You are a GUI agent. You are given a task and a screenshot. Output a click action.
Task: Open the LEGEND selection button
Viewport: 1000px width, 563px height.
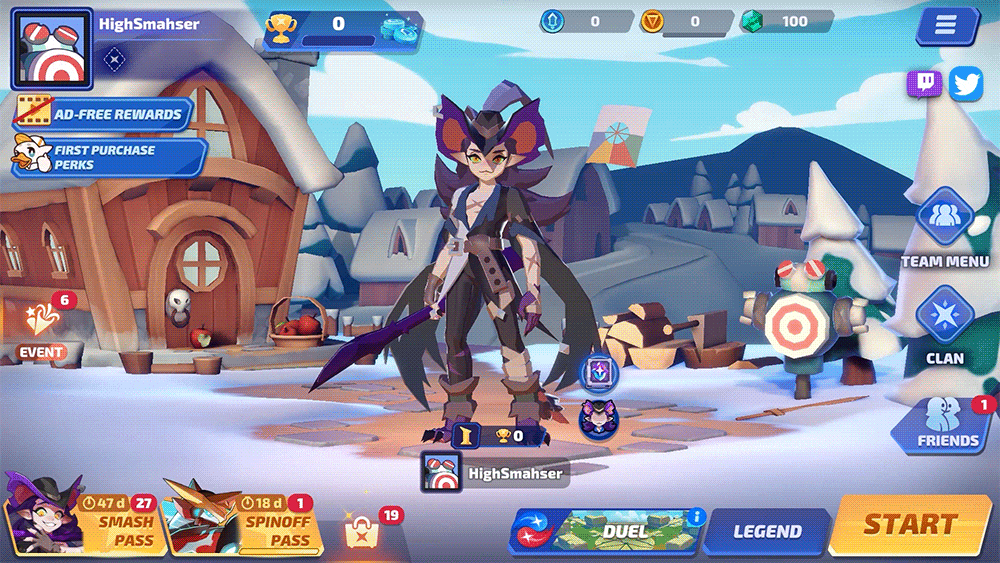(767, 531)
